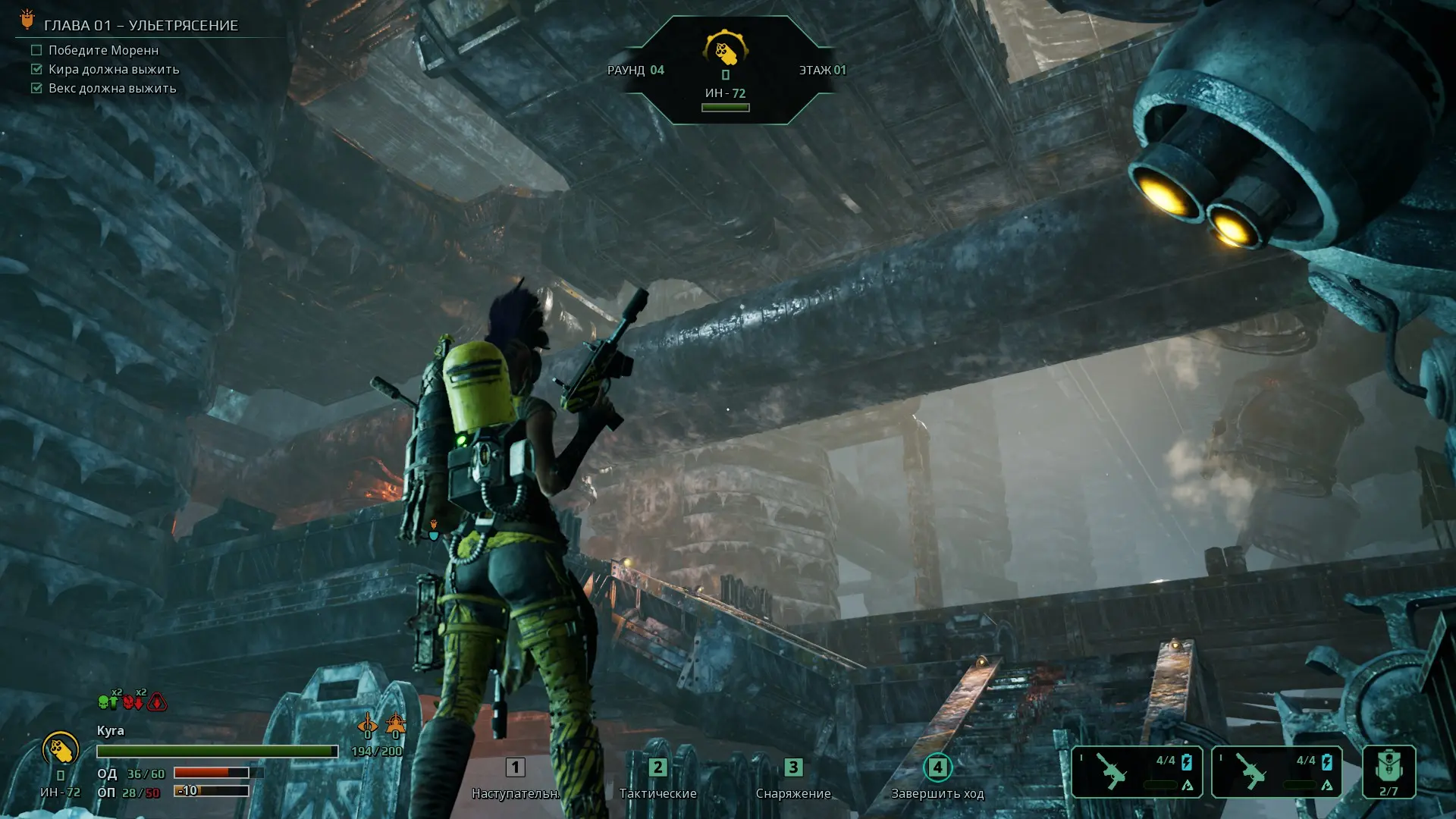This screenshot has width=1456, height=819.
Task: Open the chapter header Глава 01 – Ульетрясение
Action: (x=141, y=26)
